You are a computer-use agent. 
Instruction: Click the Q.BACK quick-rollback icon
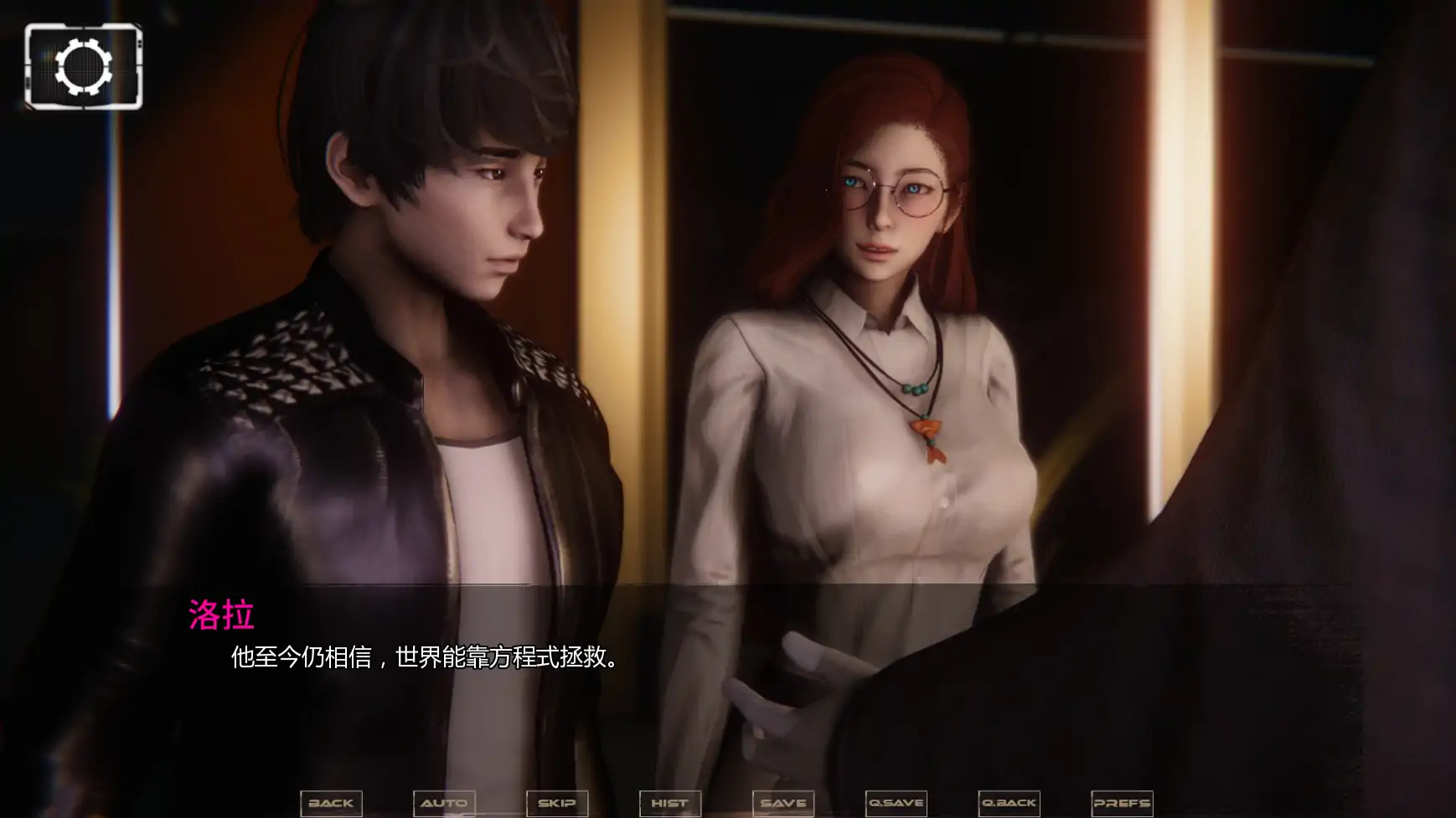click(x=1009, y=802)
